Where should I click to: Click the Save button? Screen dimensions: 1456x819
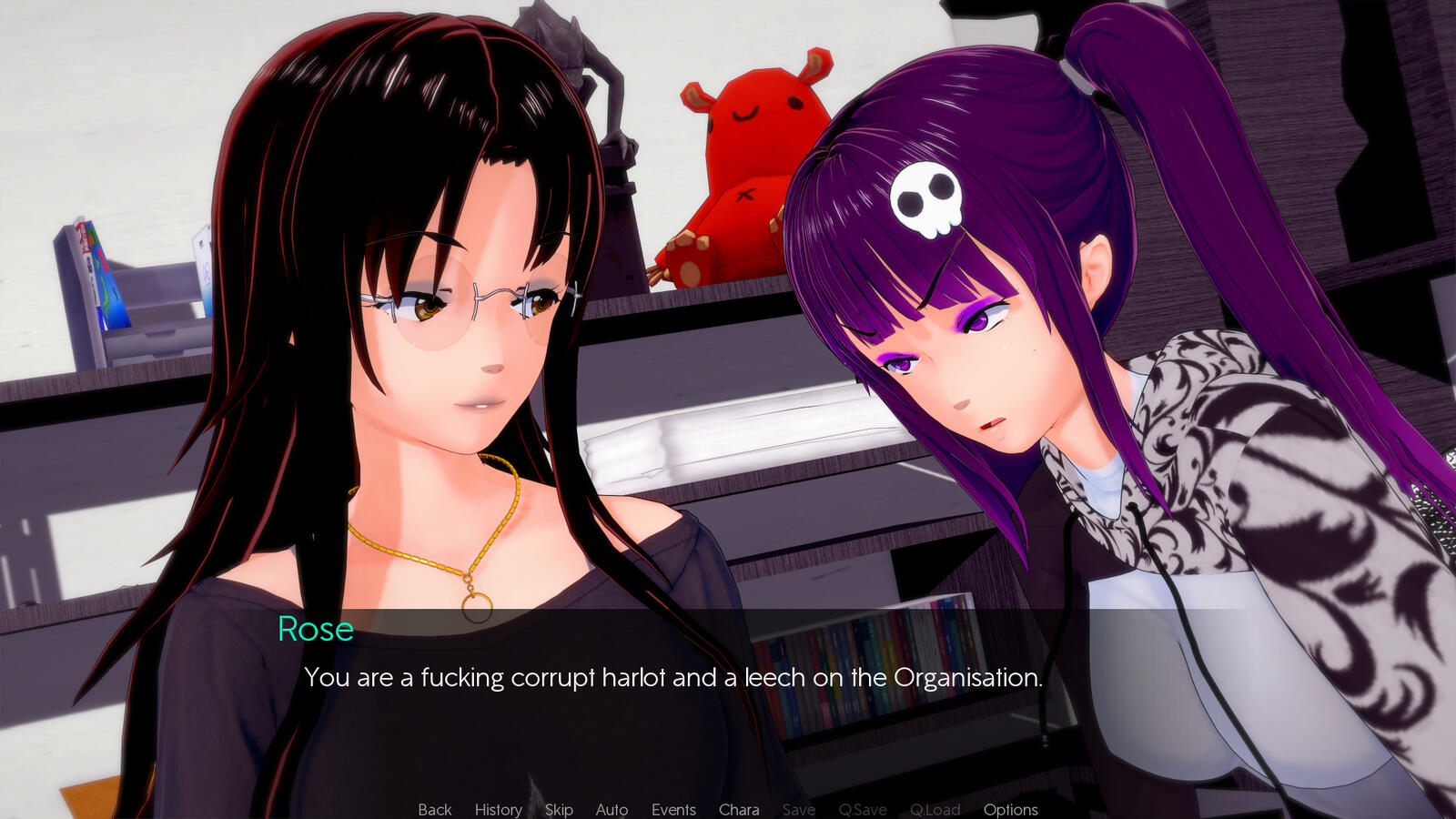pos(798,809)
